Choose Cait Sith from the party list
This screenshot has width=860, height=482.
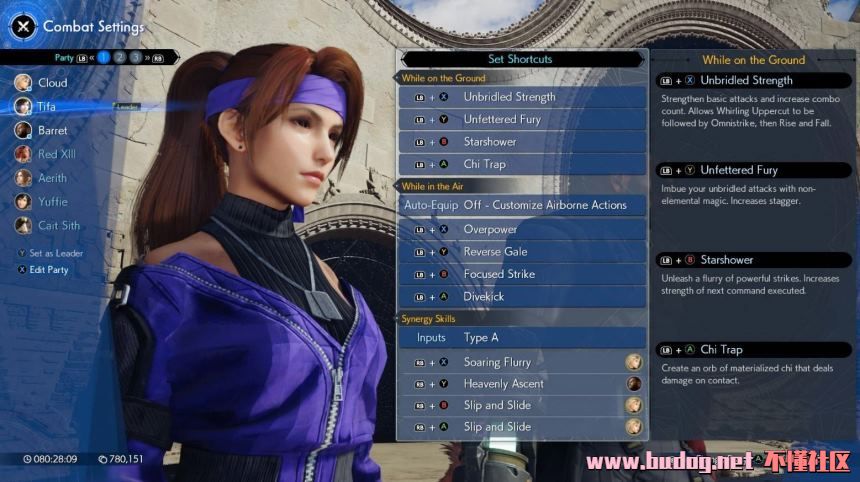point(58,226)
